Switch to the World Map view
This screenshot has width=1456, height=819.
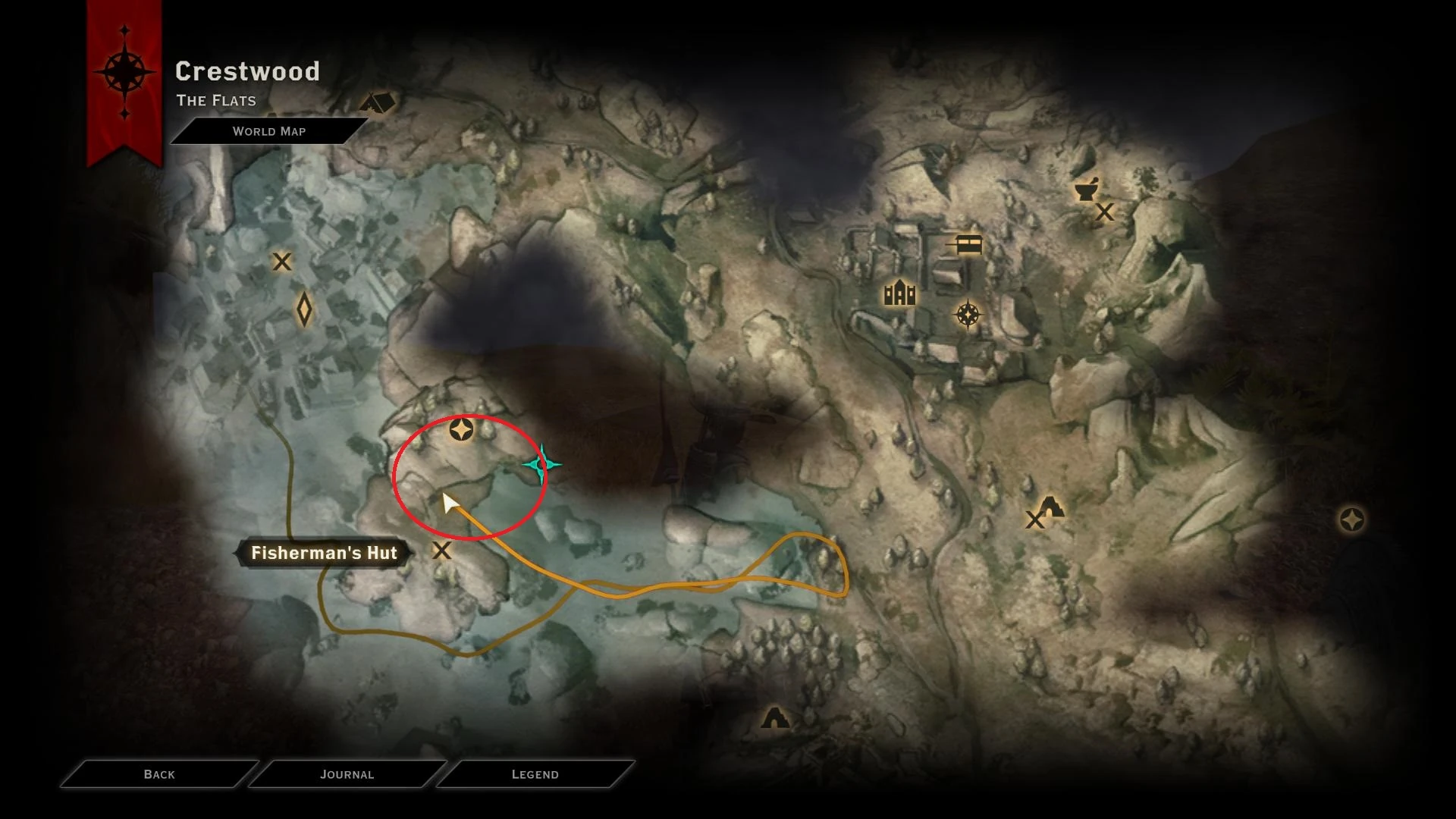coord(270,131)
